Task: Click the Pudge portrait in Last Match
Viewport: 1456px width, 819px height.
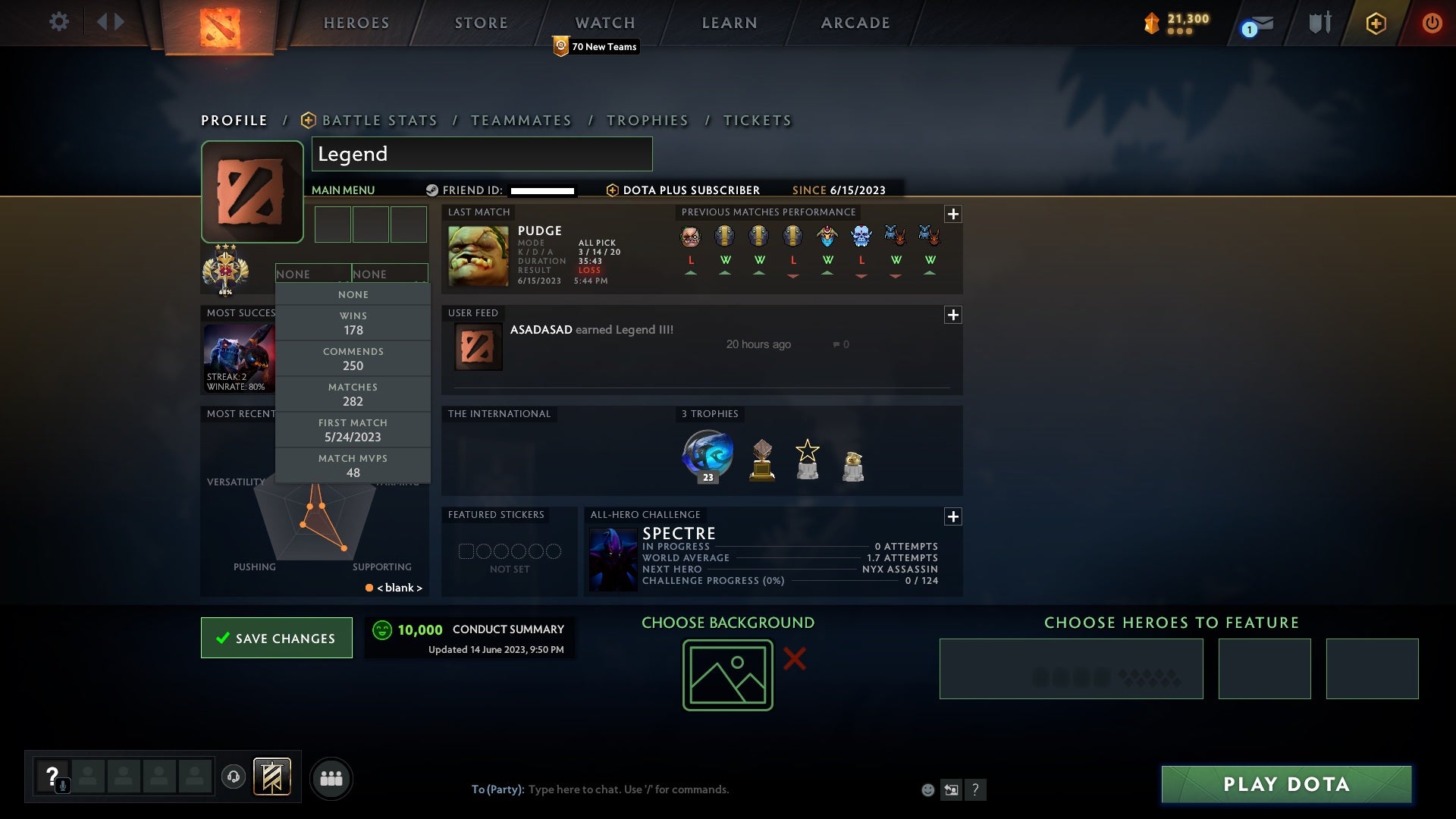Action: coord(478,256)
